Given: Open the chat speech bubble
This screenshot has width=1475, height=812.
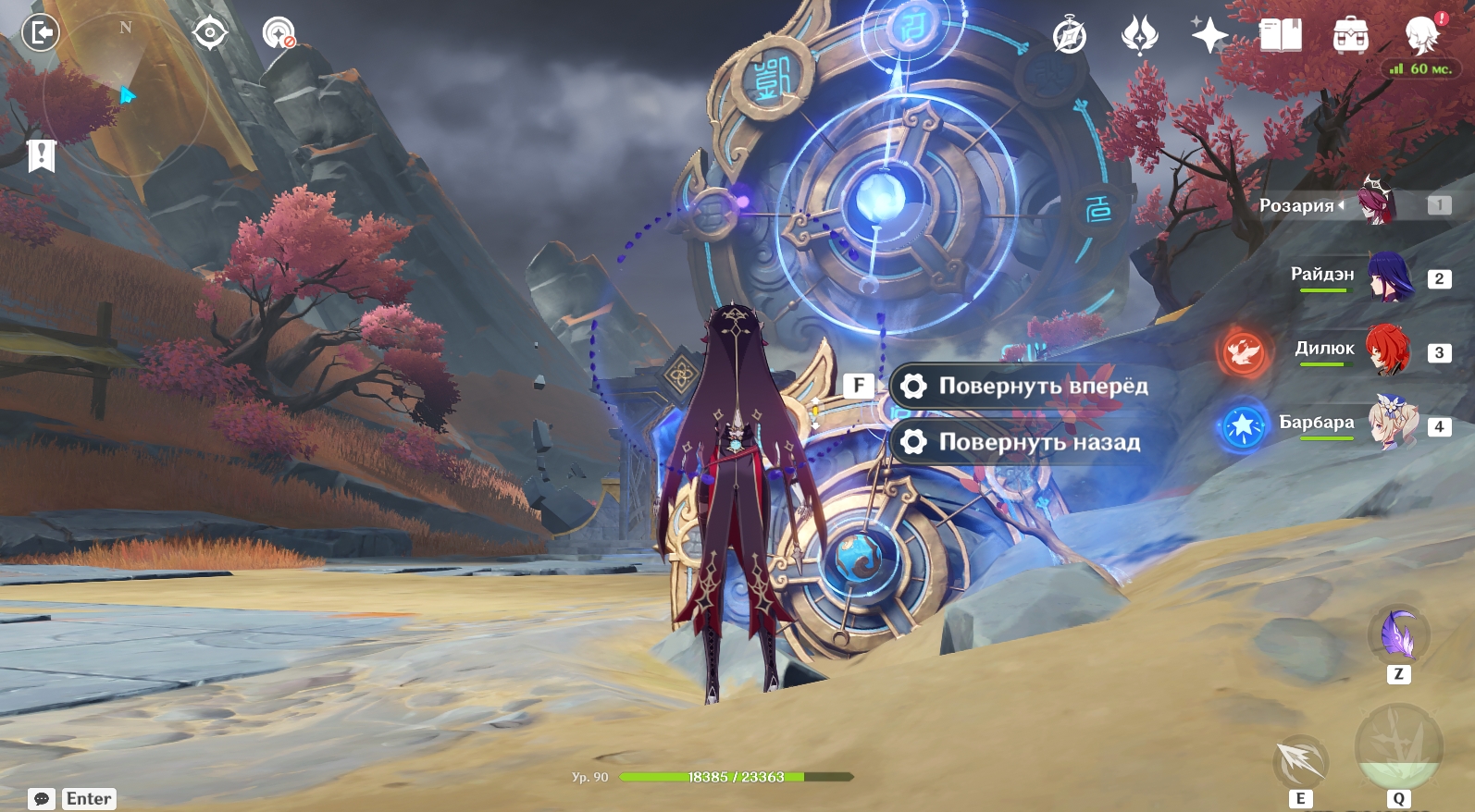Looking at the screenshot, I should pyautogui.click(x=42, y=798).
